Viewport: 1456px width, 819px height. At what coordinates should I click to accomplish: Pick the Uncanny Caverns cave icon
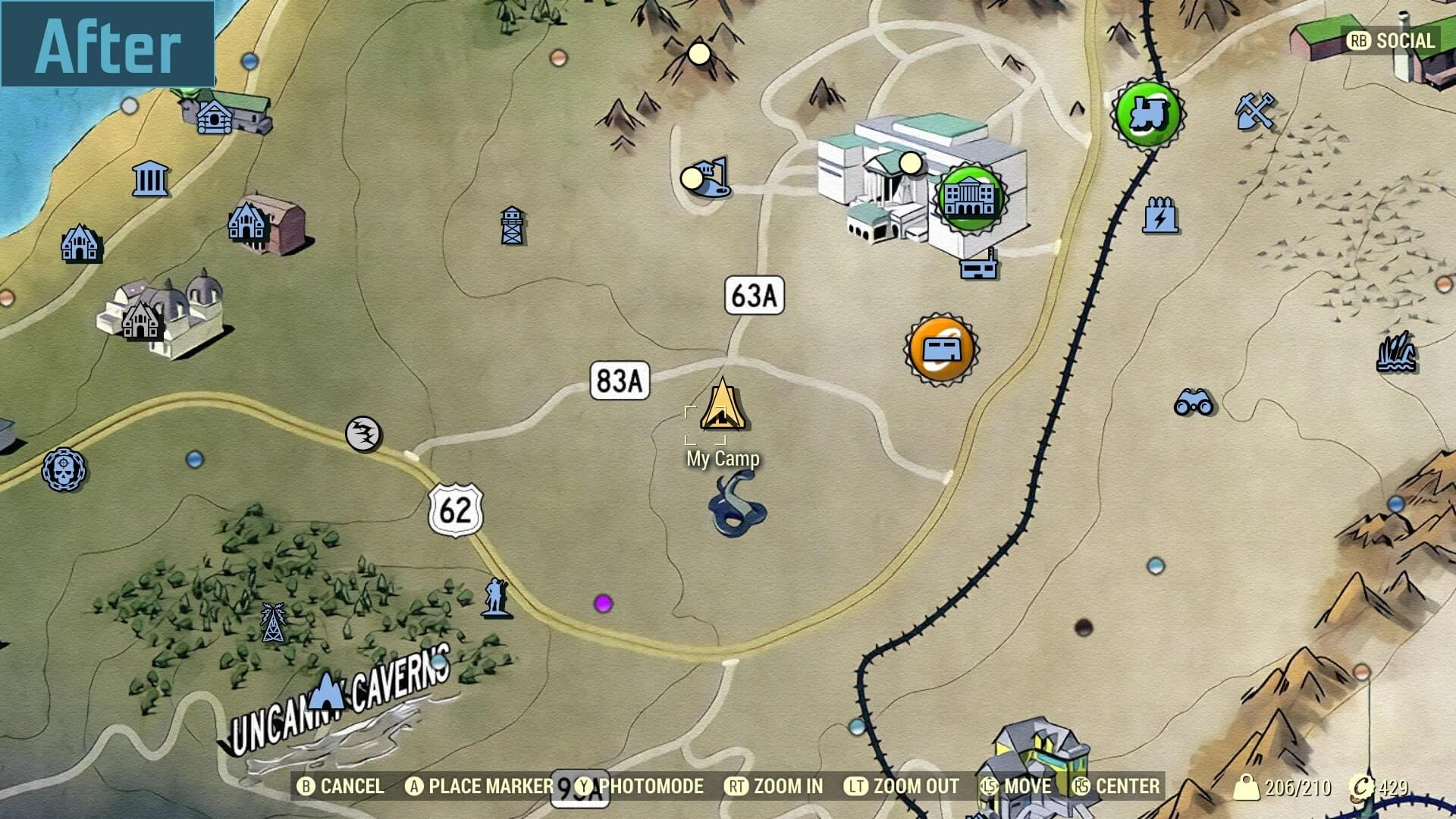[x=328, y=689]
